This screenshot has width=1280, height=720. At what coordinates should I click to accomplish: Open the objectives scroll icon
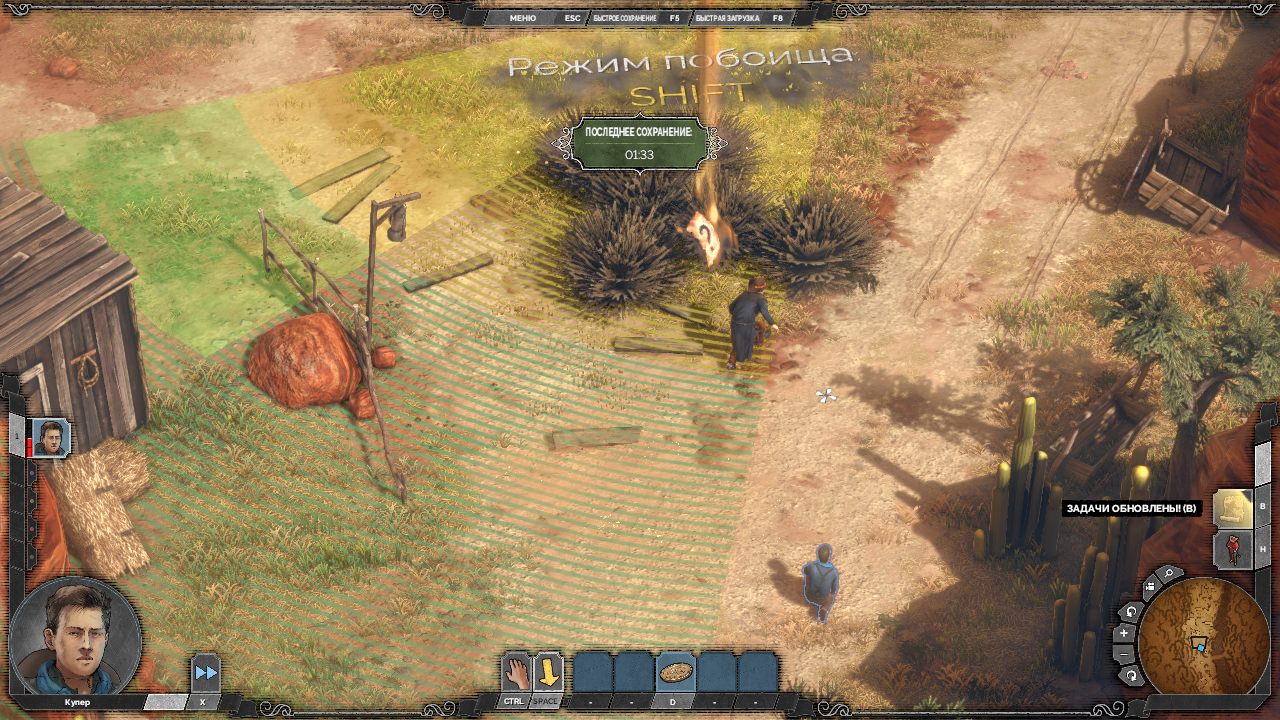coord(1233,507)
